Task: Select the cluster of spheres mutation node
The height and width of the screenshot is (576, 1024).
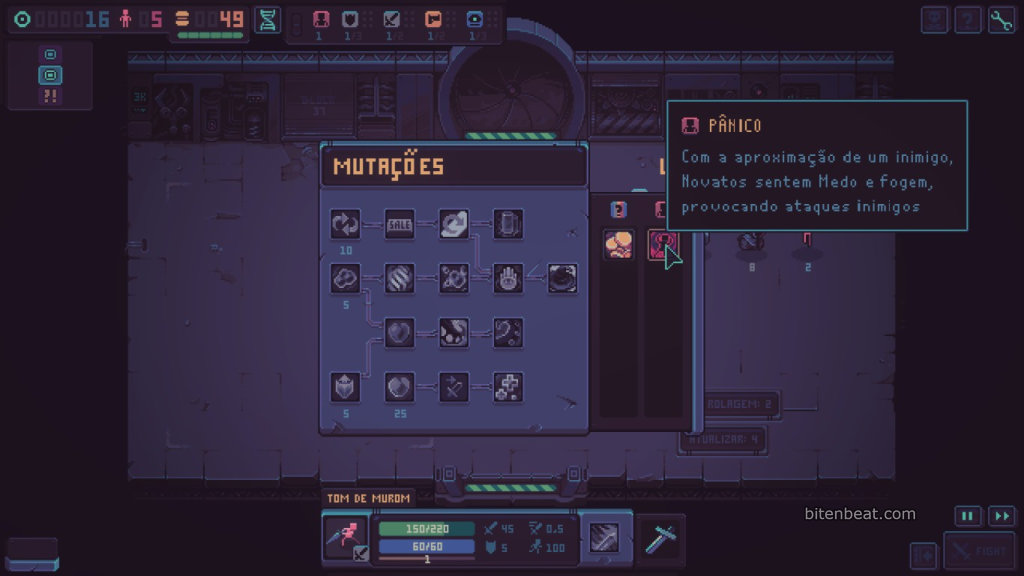Action: click(x=345, y=279)
